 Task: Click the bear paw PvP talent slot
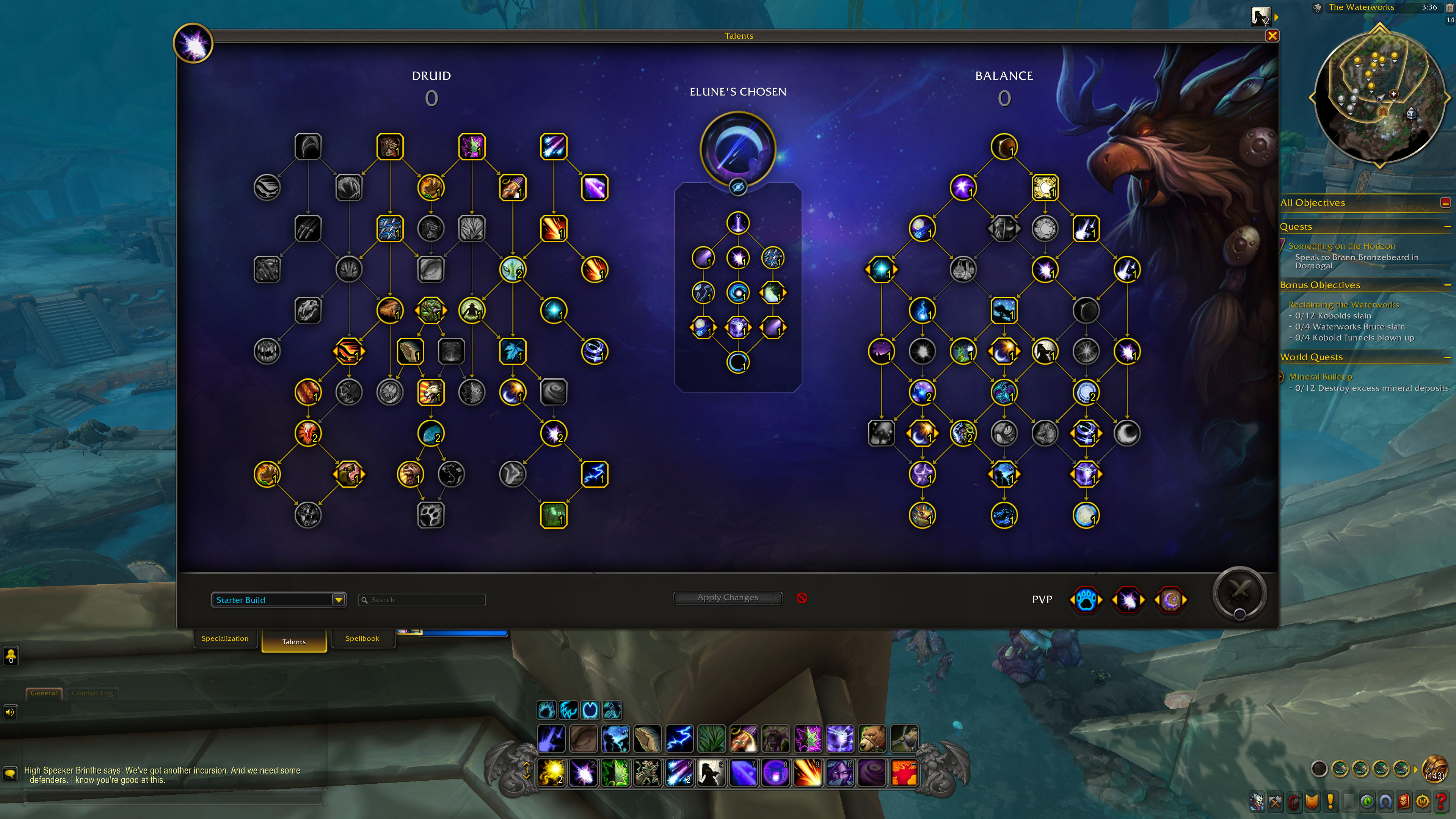point(1086,600)
